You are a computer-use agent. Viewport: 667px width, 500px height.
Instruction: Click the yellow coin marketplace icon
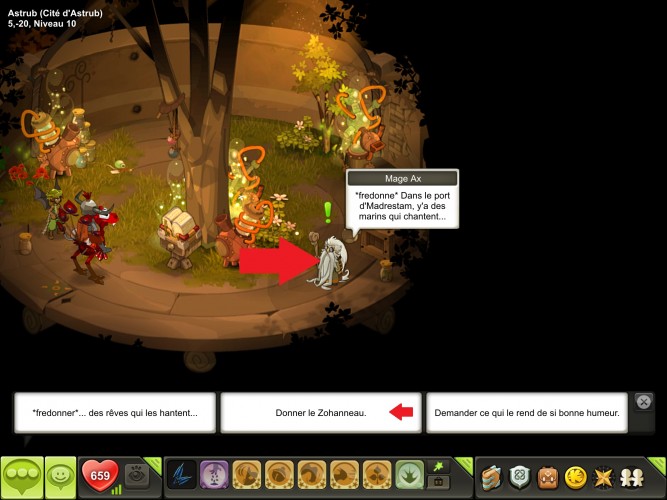(576, 475)
